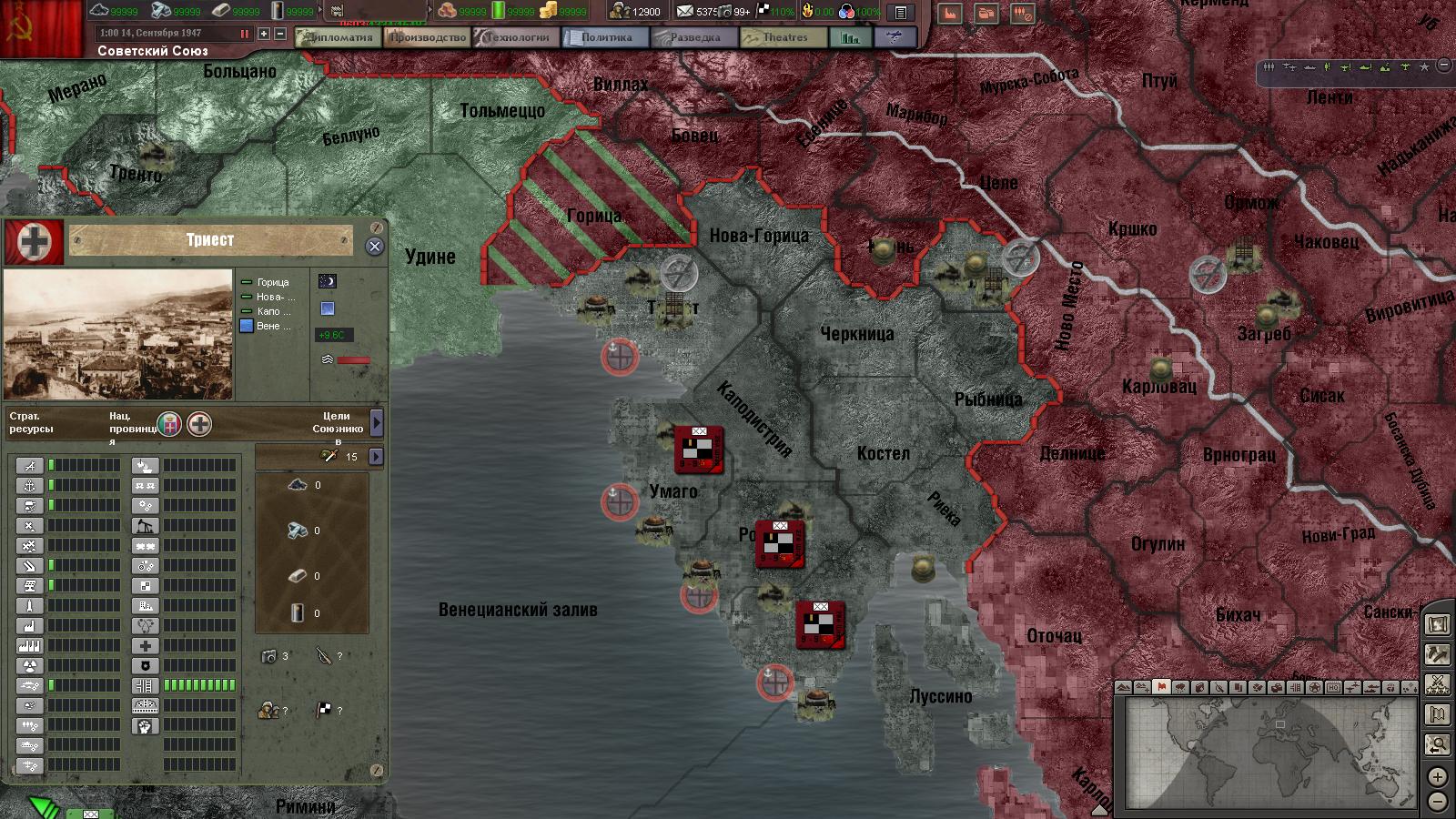Show the Разведка tab
The image size is (1456, 819).
coord(693,37)
